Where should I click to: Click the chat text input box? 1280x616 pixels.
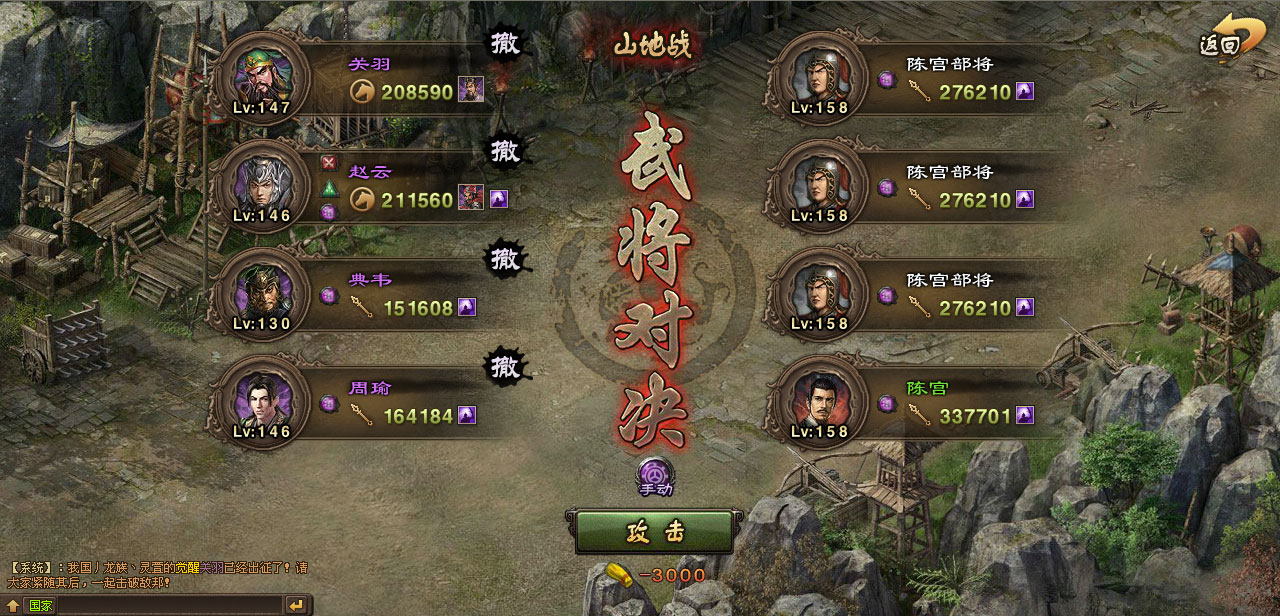click(x=170, y=605)
